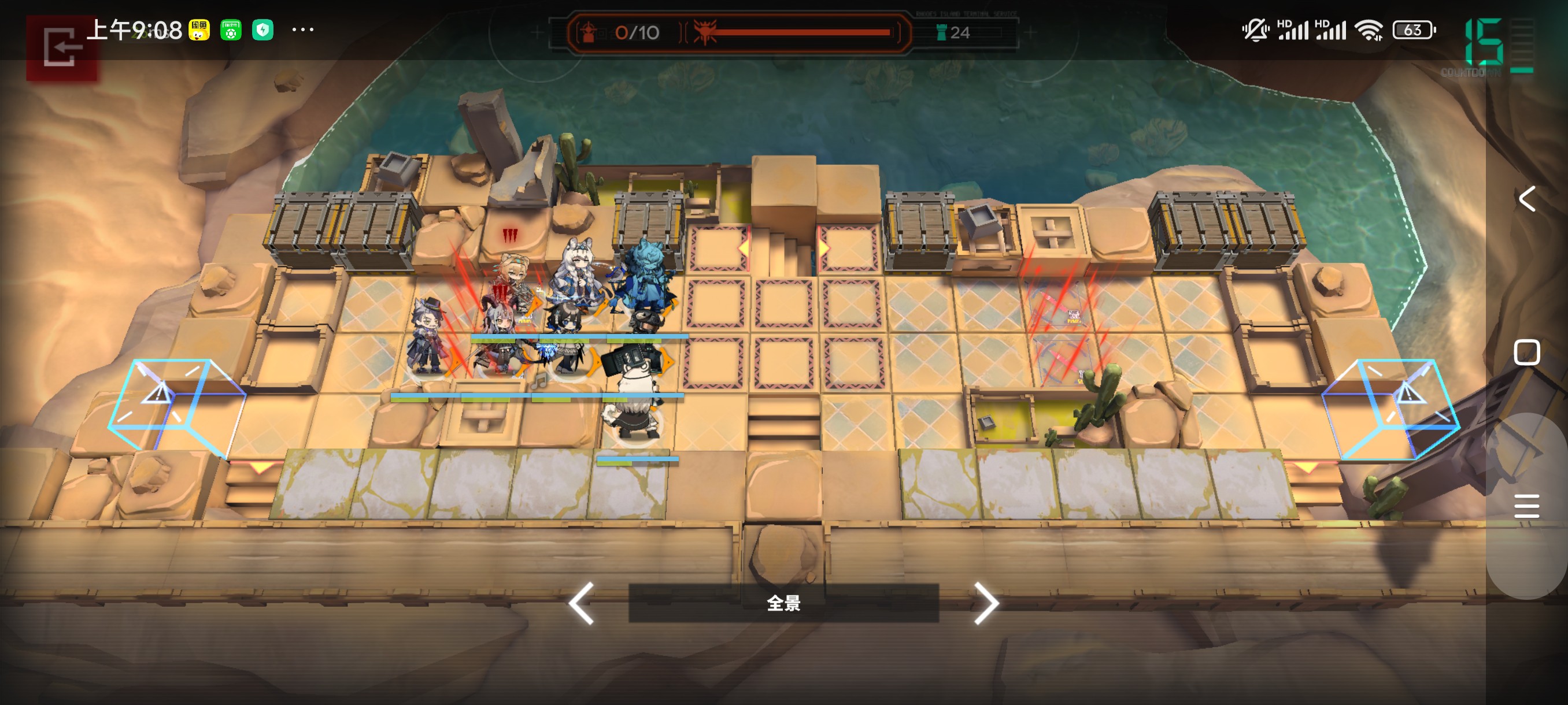Switch to the next camera view arrow

point(985,603)
